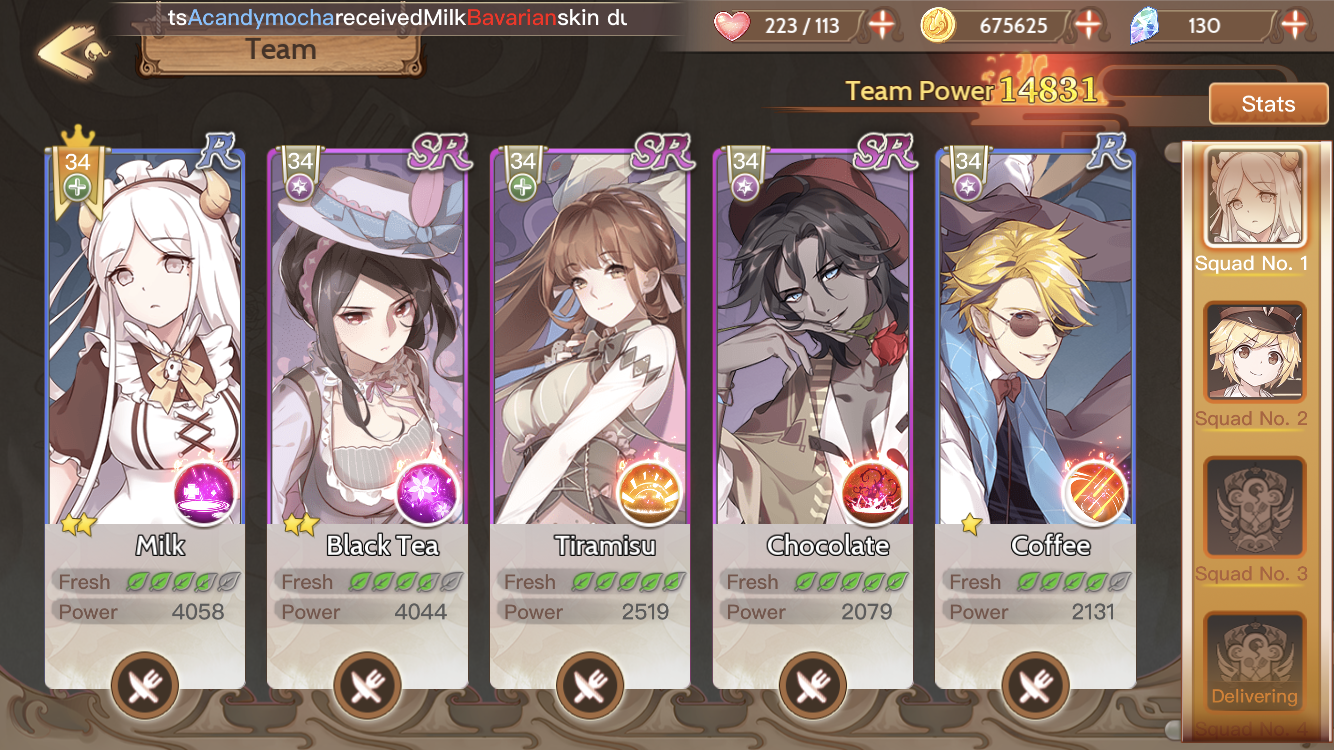The height and width of the screenshot is (750, 1334).
Task: Add crystals using the plus button
Action: 1295,25
